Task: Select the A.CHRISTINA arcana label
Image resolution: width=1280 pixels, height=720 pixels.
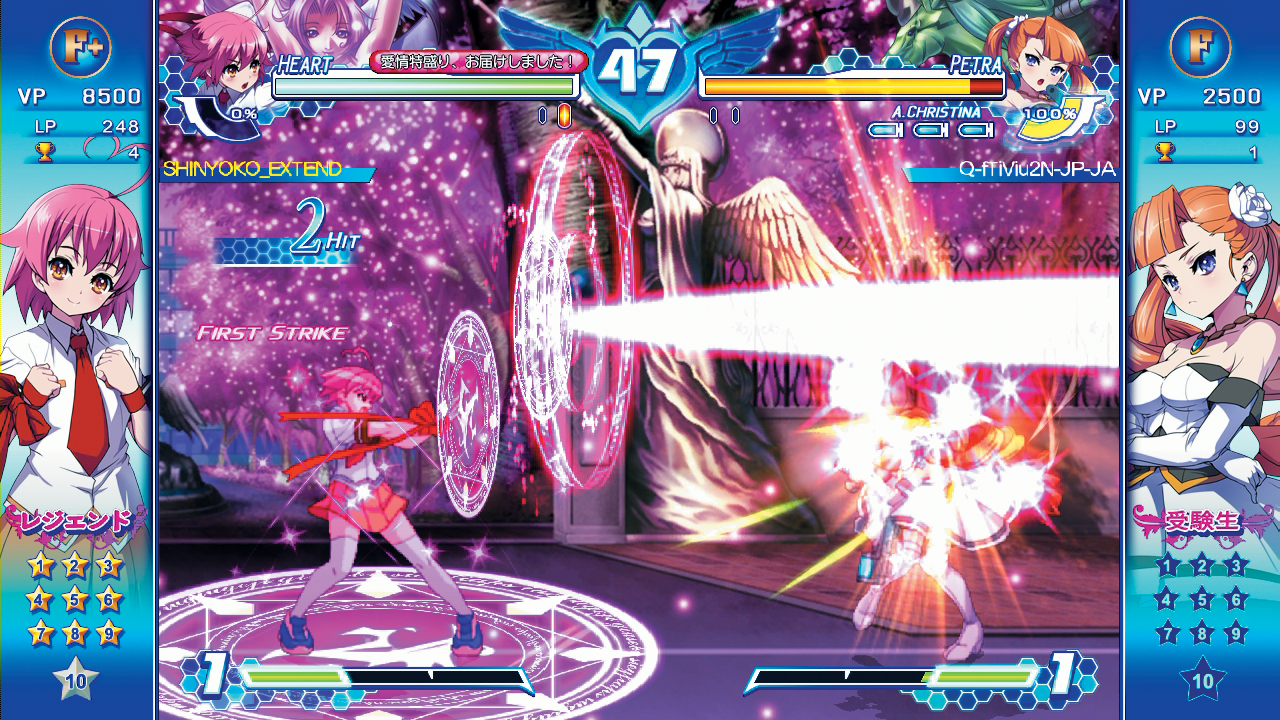Action: [936, 112]
